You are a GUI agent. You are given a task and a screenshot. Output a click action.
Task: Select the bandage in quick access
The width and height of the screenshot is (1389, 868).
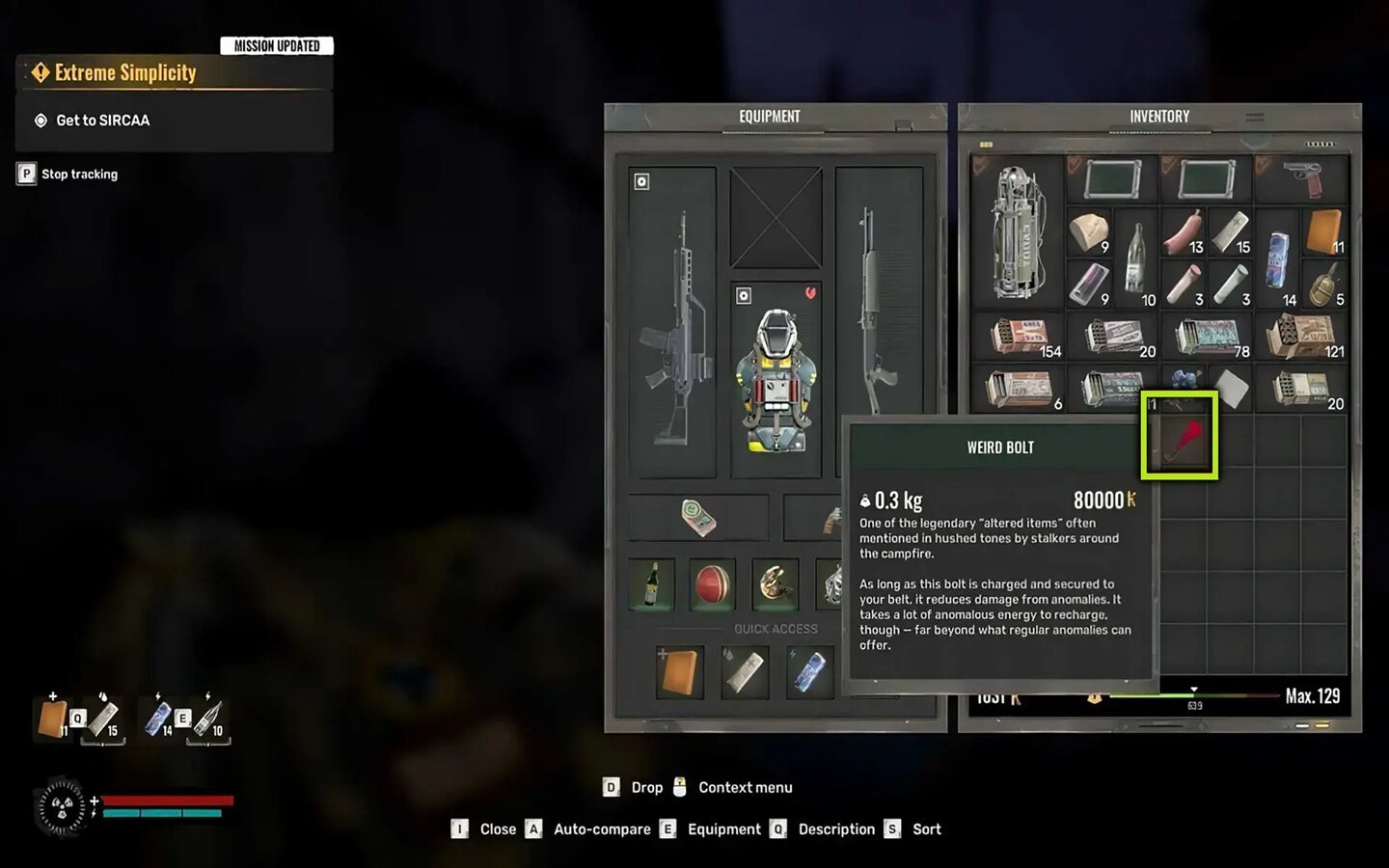tap(745, 671)
